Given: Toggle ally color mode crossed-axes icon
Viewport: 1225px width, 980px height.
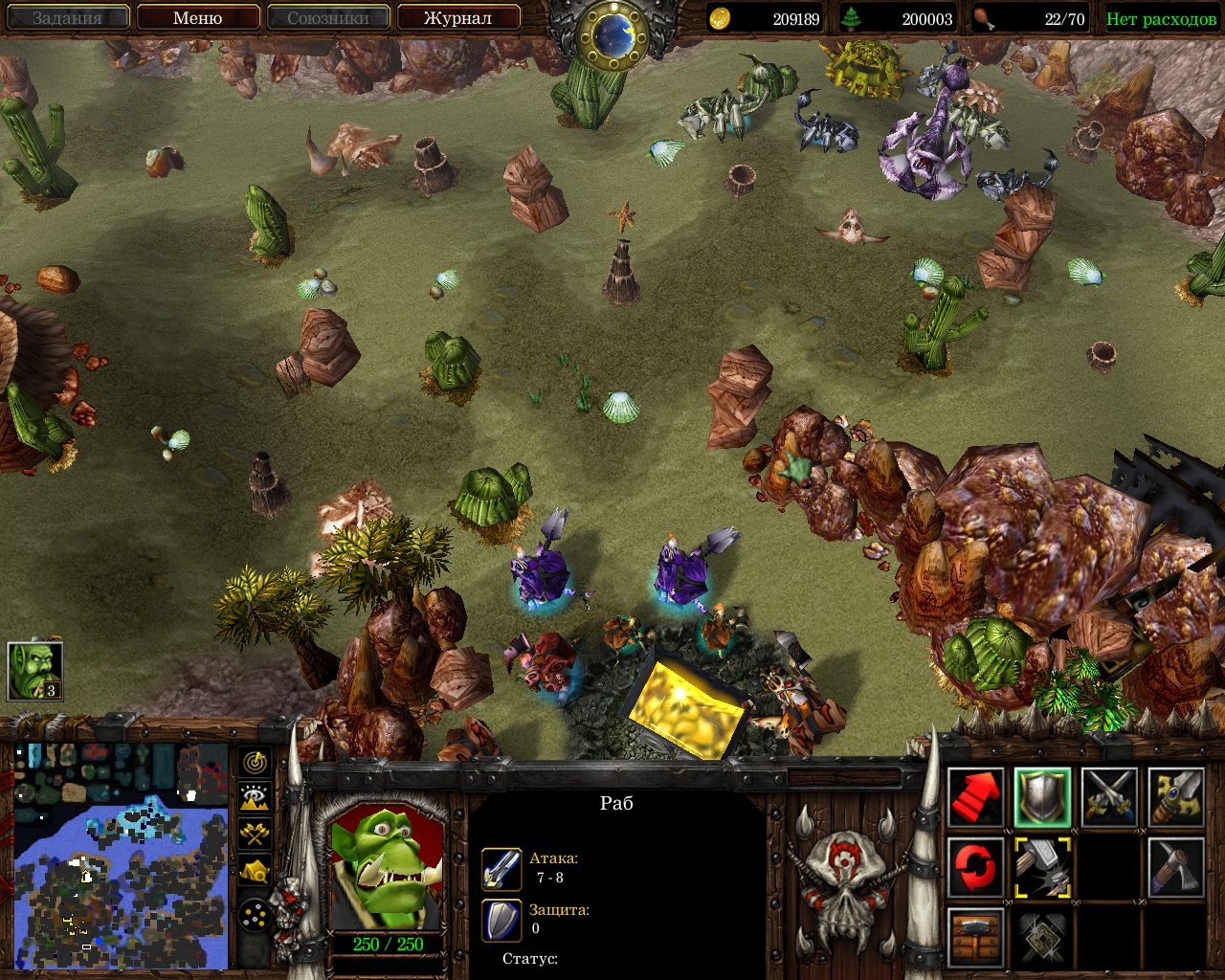Looking at the screenshot, I should (x=255, y=834).
